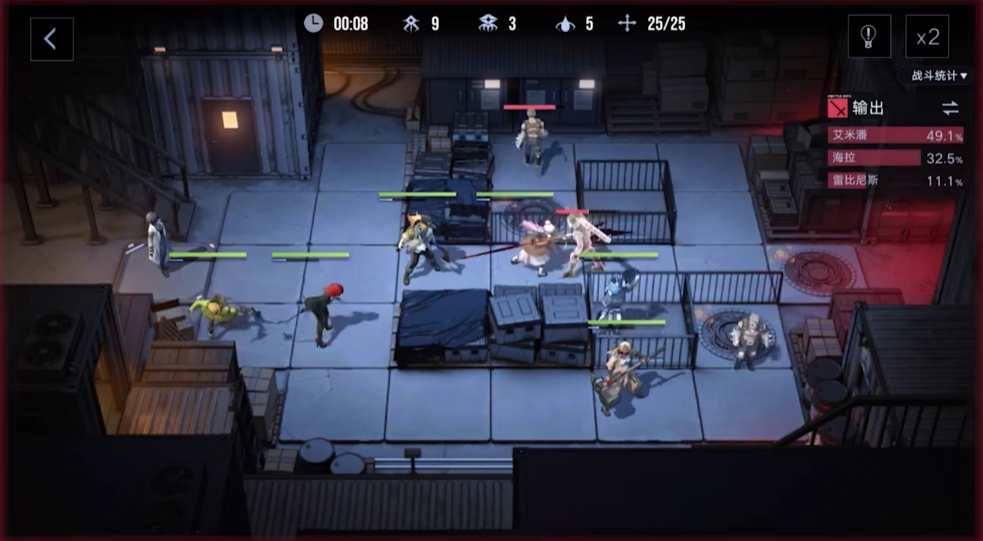Open the lightbulb hint button

tap(869, 38)
